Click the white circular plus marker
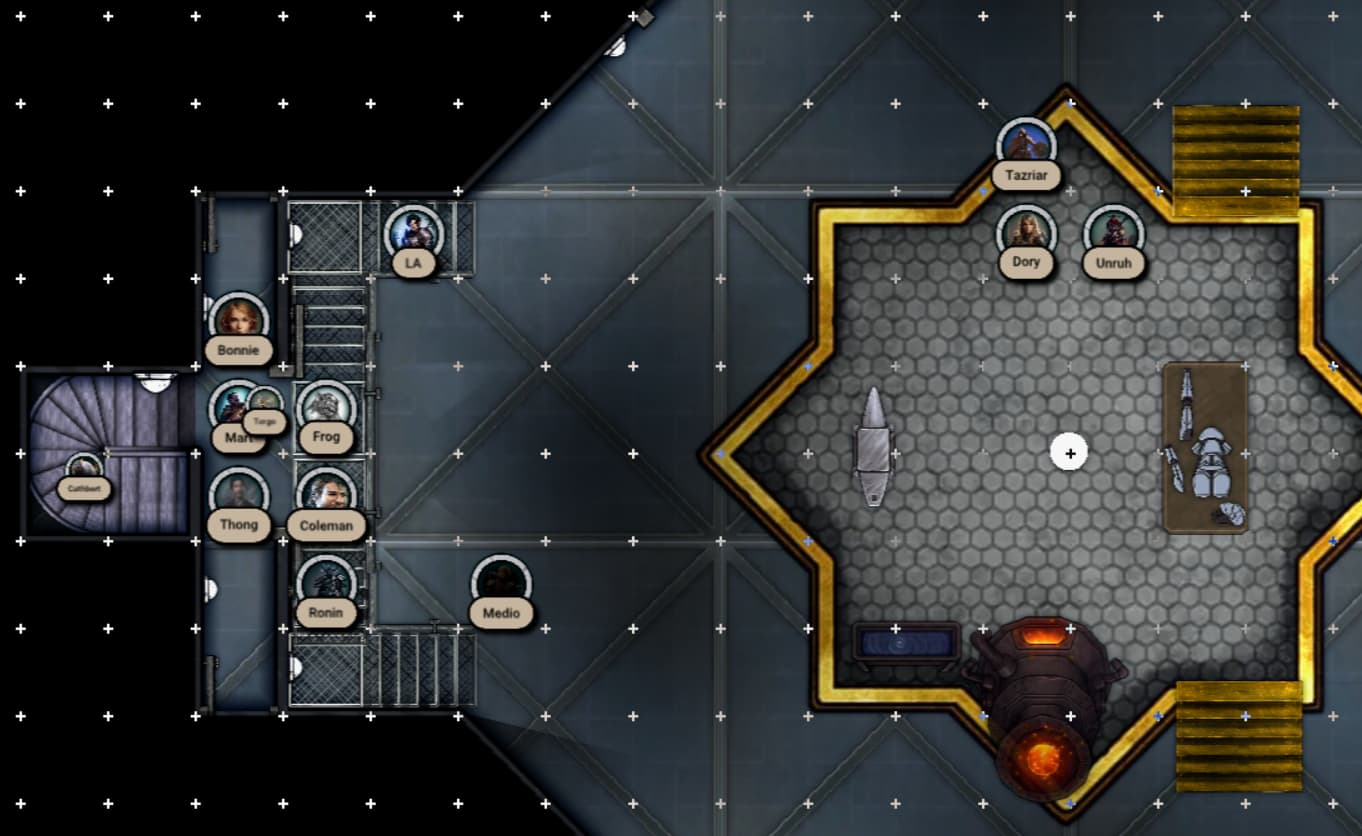Viewport: 1362px width, 836px height. click(1070, 452)
